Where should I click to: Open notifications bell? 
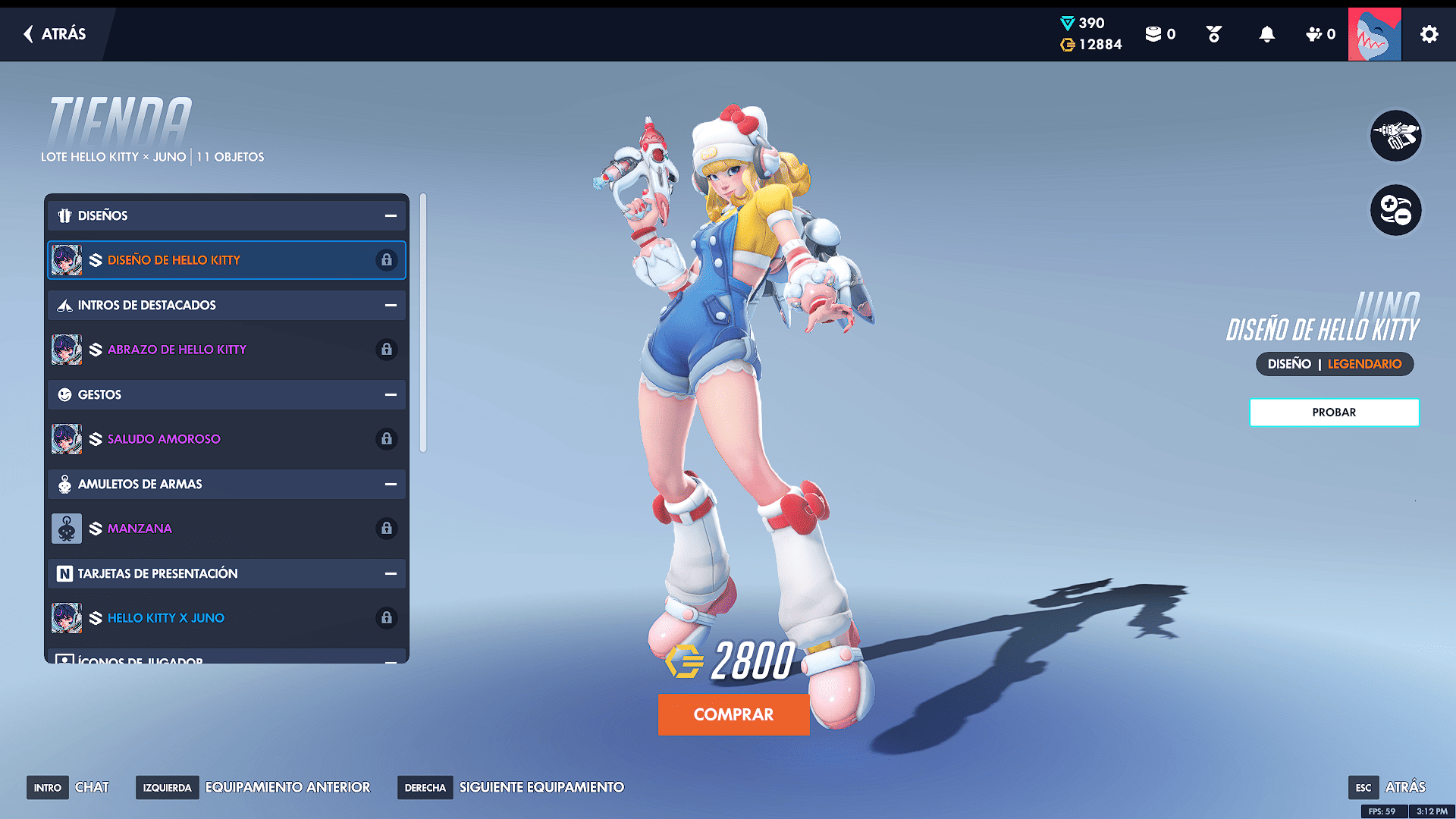[1266, 34]
